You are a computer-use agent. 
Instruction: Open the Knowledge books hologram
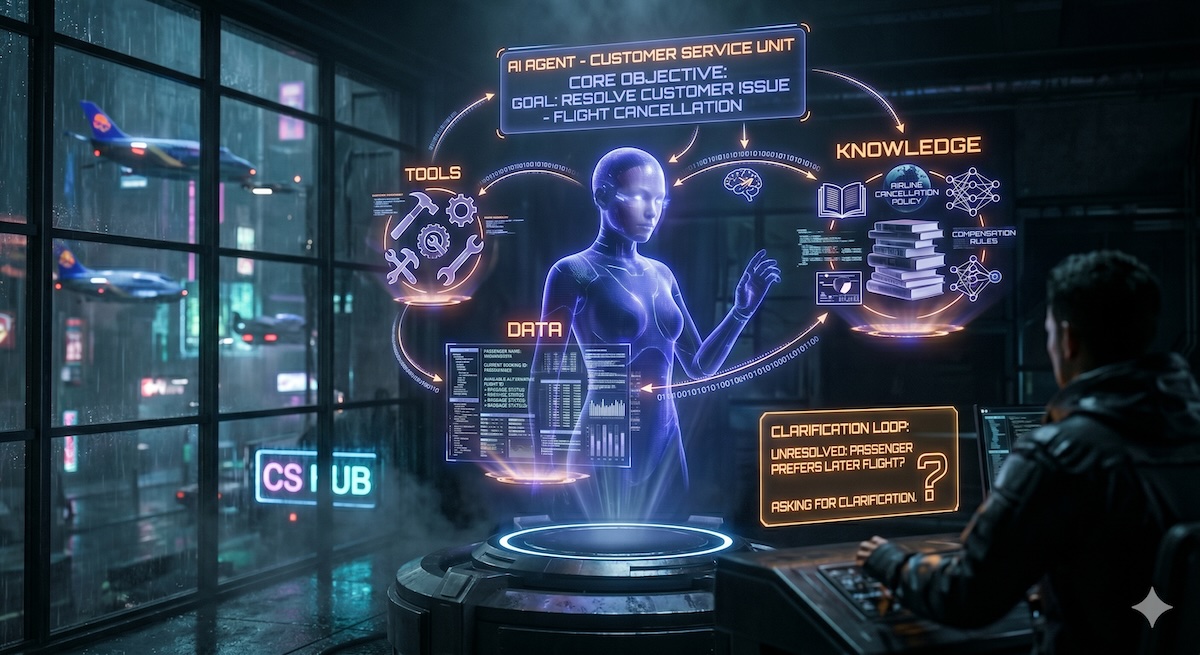click(x=903, y=260)
